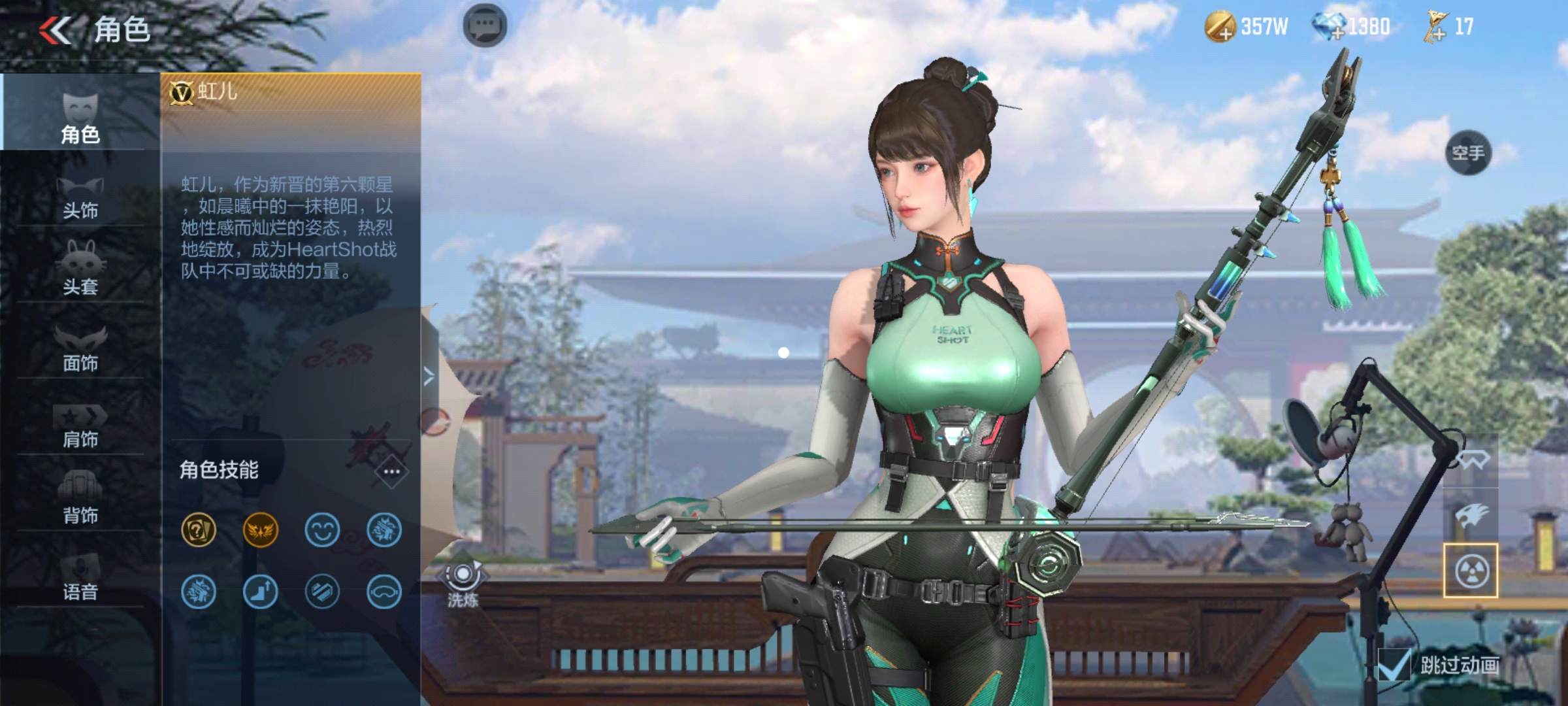The width and height of the screenshot is (1568, 706).
Task: Select the smiley face skill icon
Action: point(322,530)
